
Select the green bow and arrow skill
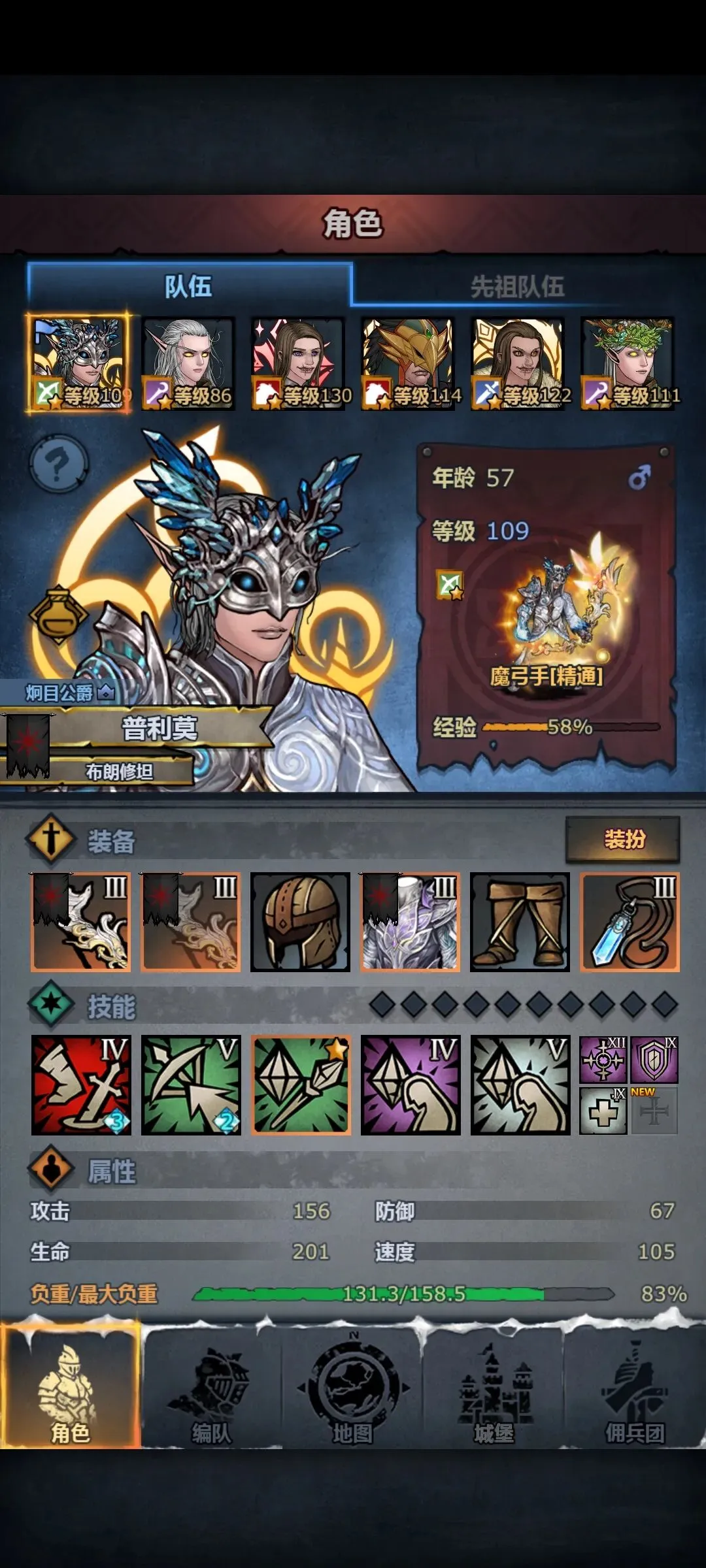coord(191,1085)
